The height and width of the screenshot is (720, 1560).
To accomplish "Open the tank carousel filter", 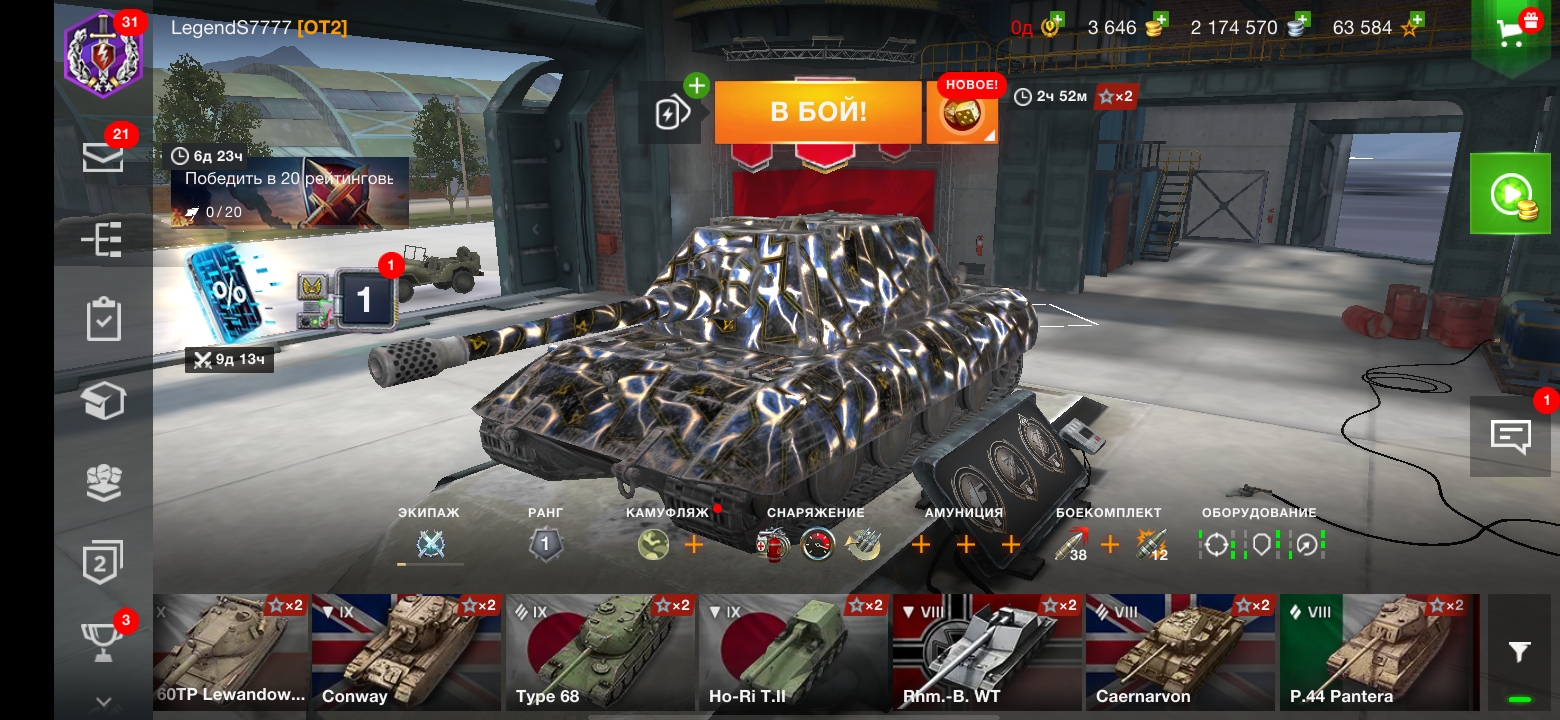I will point(1519,653).
